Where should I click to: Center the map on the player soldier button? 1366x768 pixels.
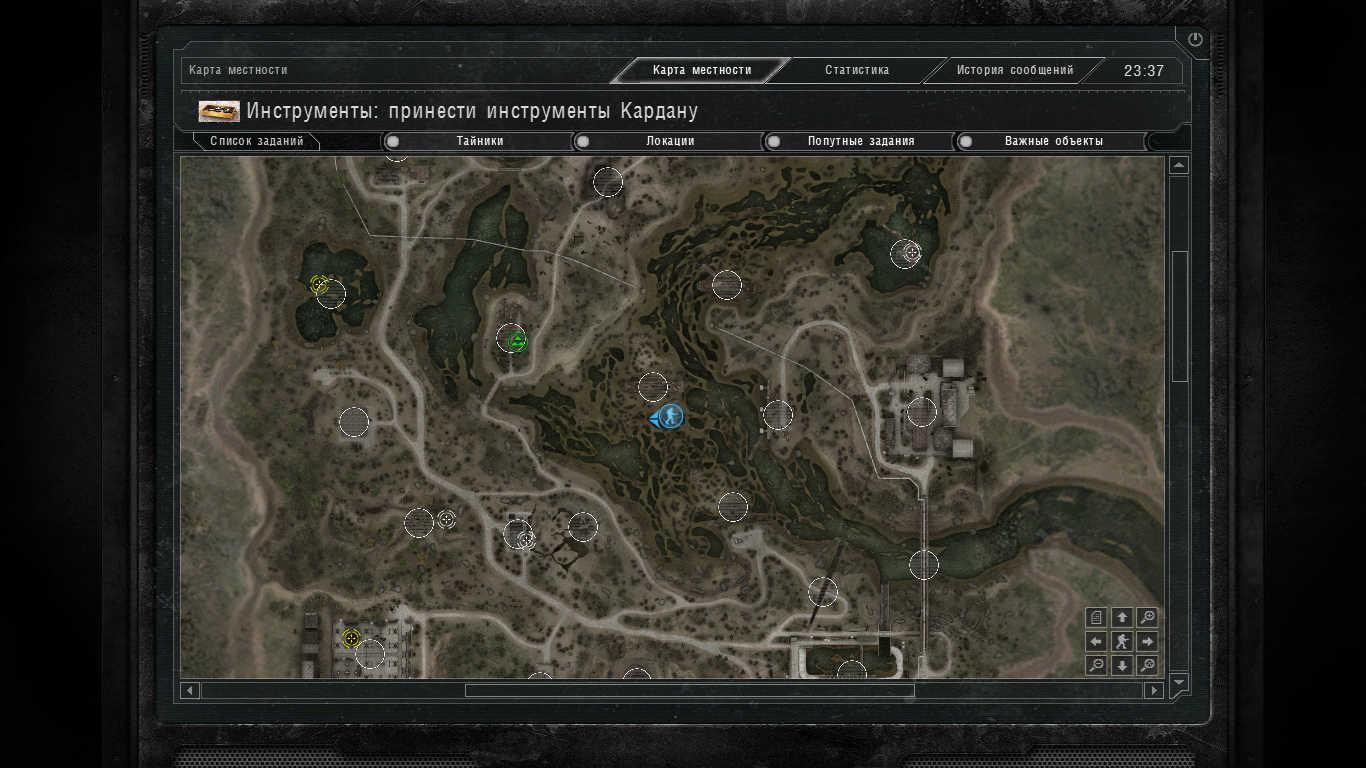coord(1122,642)
